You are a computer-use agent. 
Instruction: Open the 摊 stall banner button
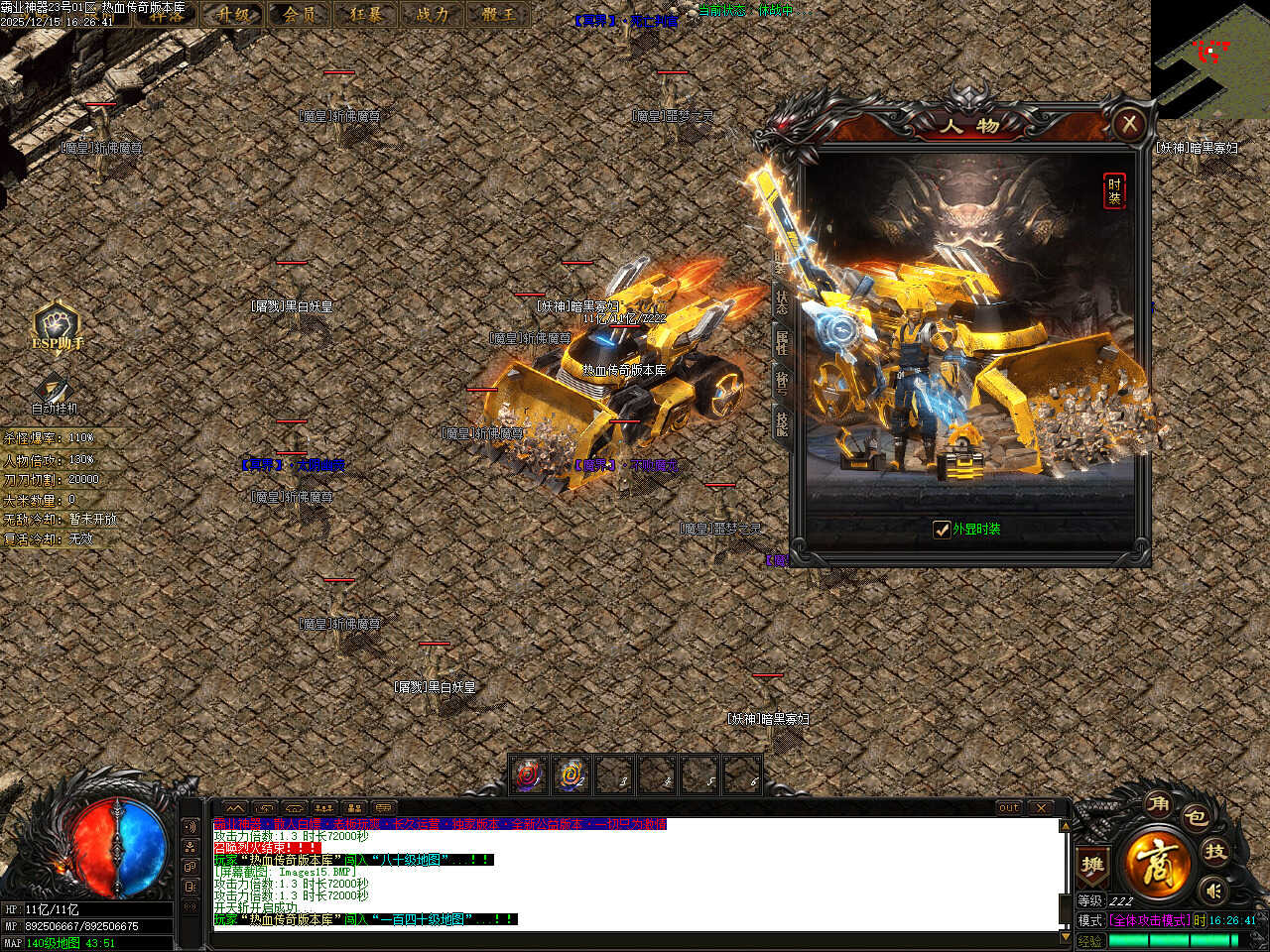pyautogui.click(x=1092, y=865)
